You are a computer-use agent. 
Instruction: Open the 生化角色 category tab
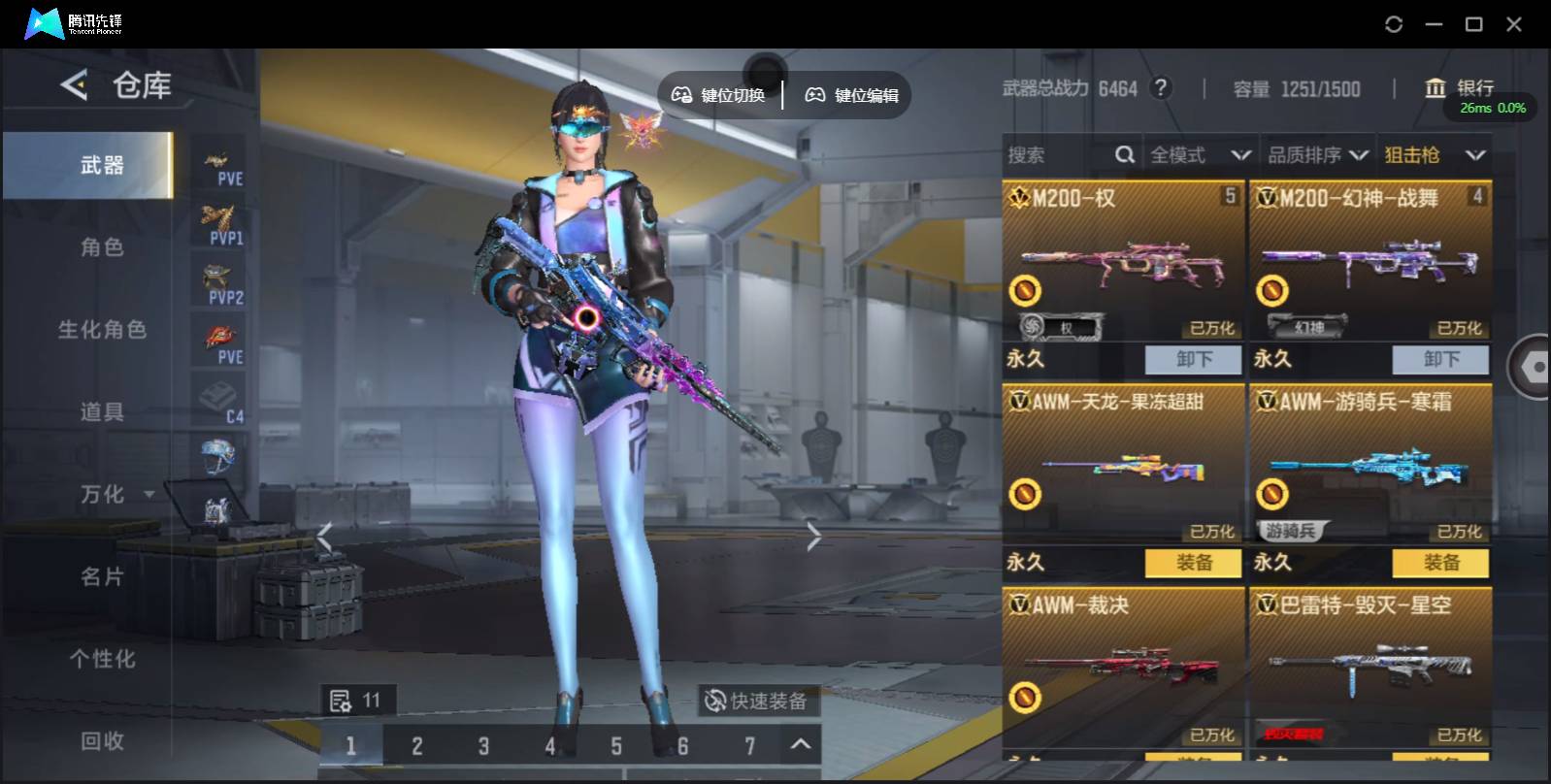pos(102,330)
